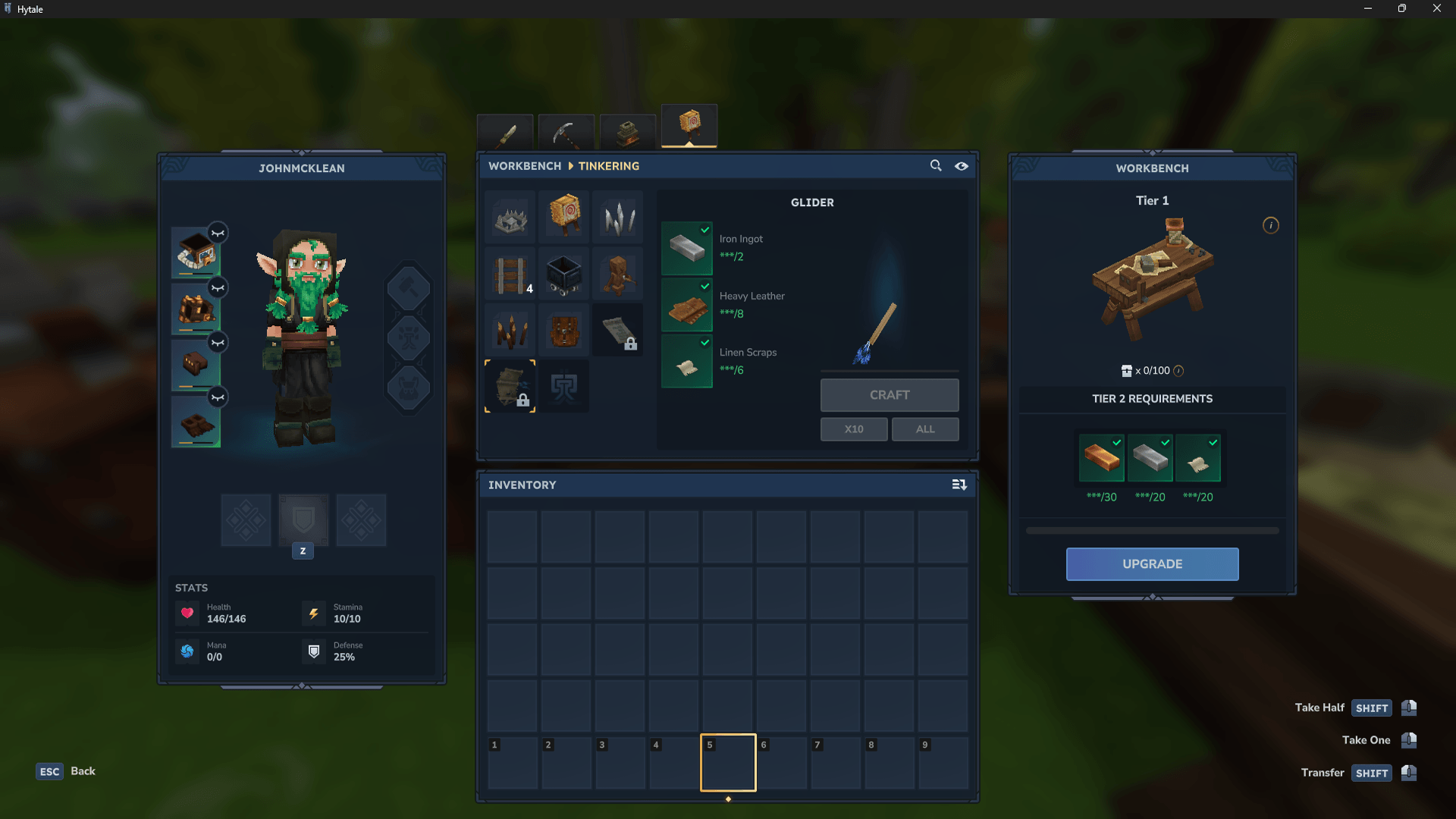The width and height of the screenshot is (1456, 819).
Task: Select the rails recipe showing 4 craftable
Action: click(x=510, y=274)
